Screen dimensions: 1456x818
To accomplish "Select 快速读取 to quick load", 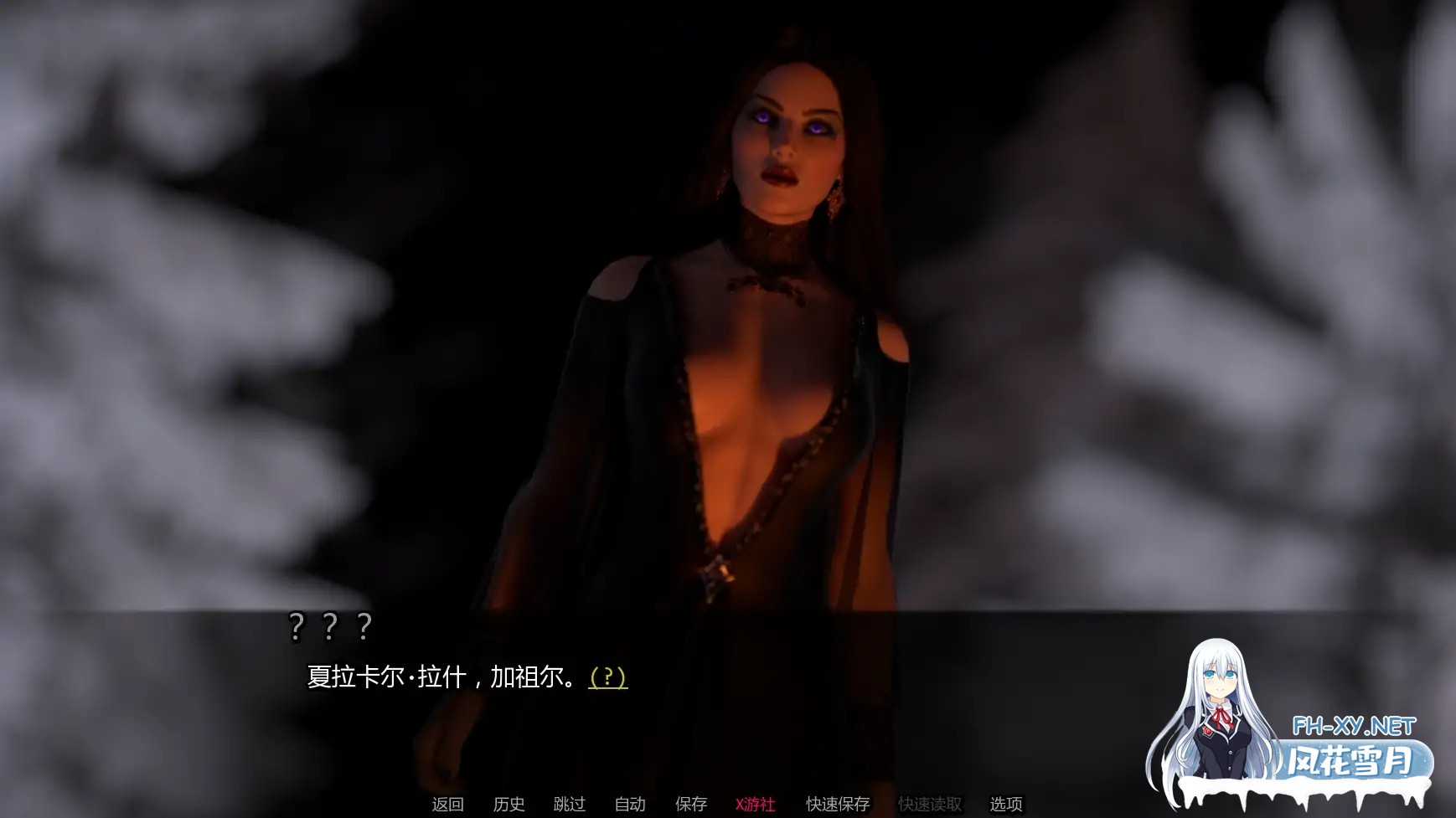I will click(x=930, y=804).
